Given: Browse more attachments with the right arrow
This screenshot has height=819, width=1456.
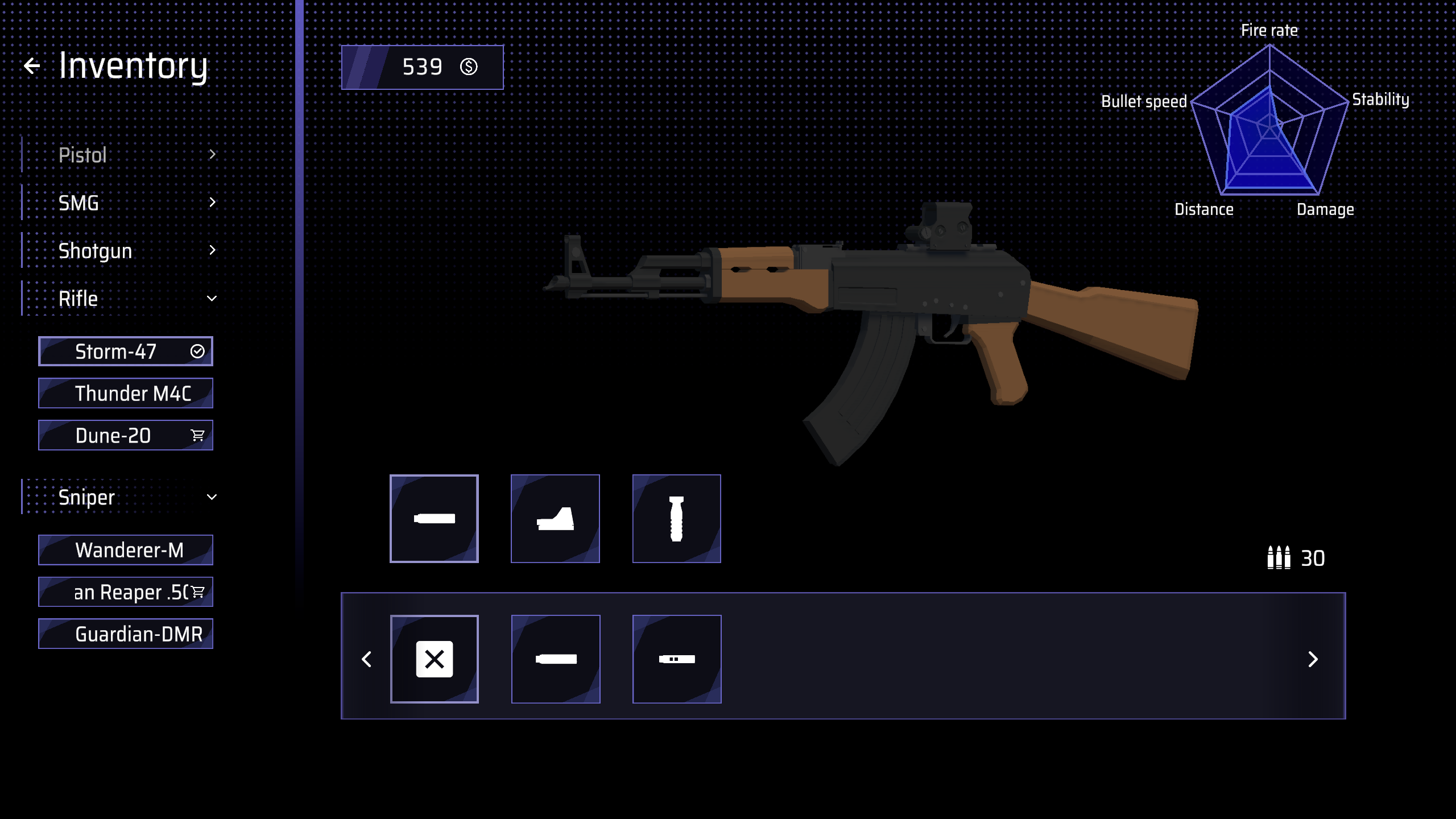Looking at the screenshot, I should [1313, 659].
